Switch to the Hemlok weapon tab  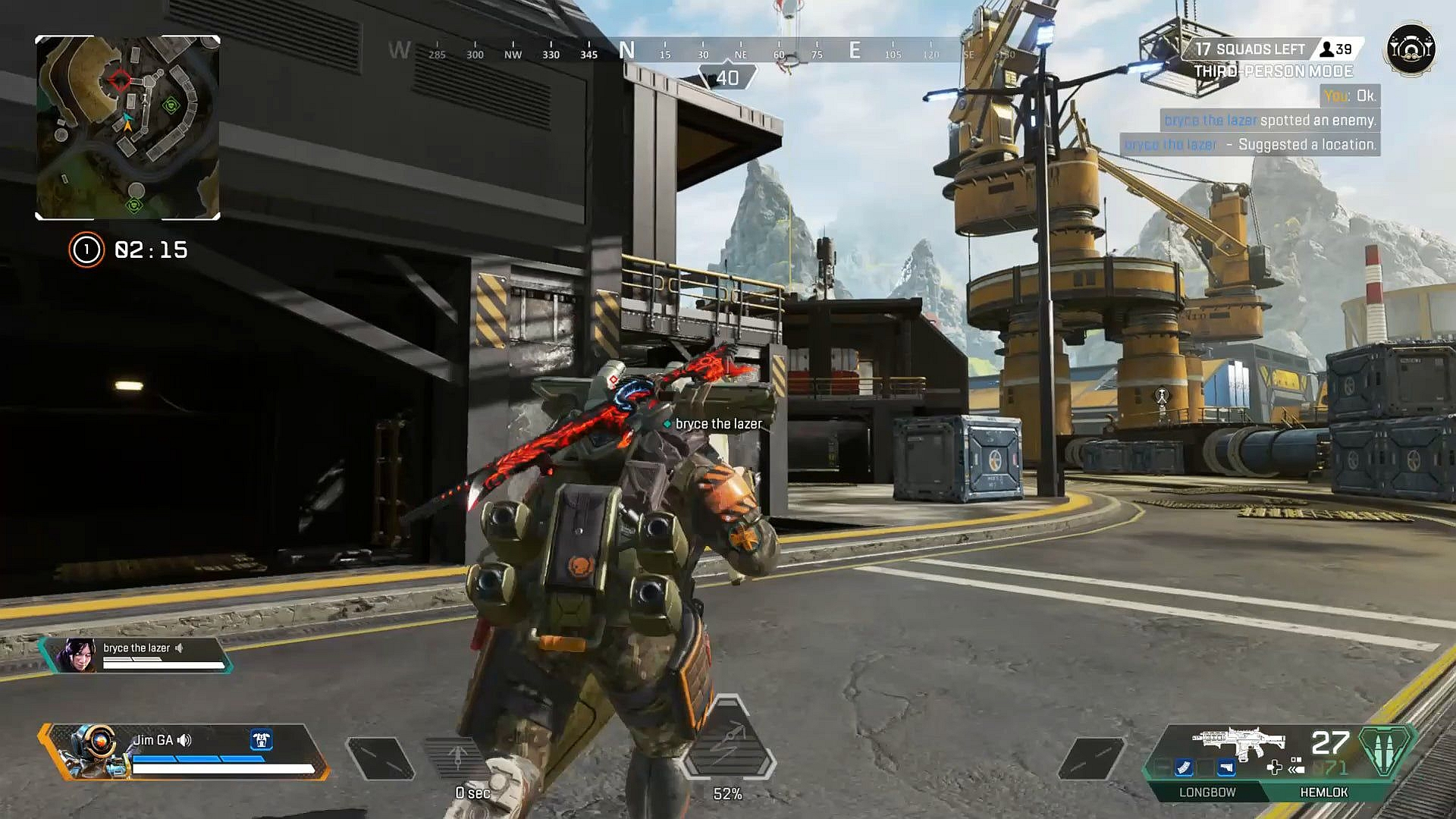1324,792
